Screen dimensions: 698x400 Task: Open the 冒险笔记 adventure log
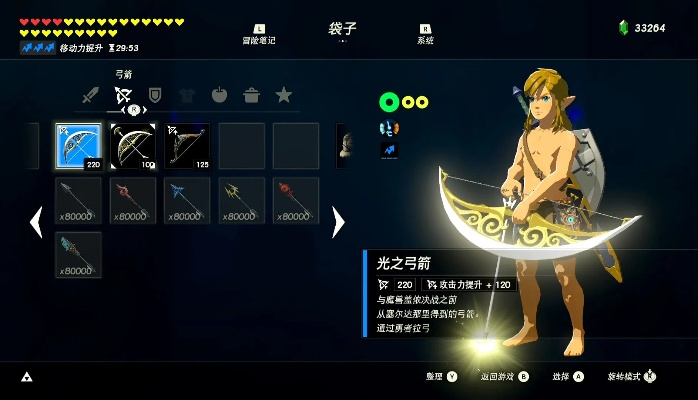click(258, 35)
